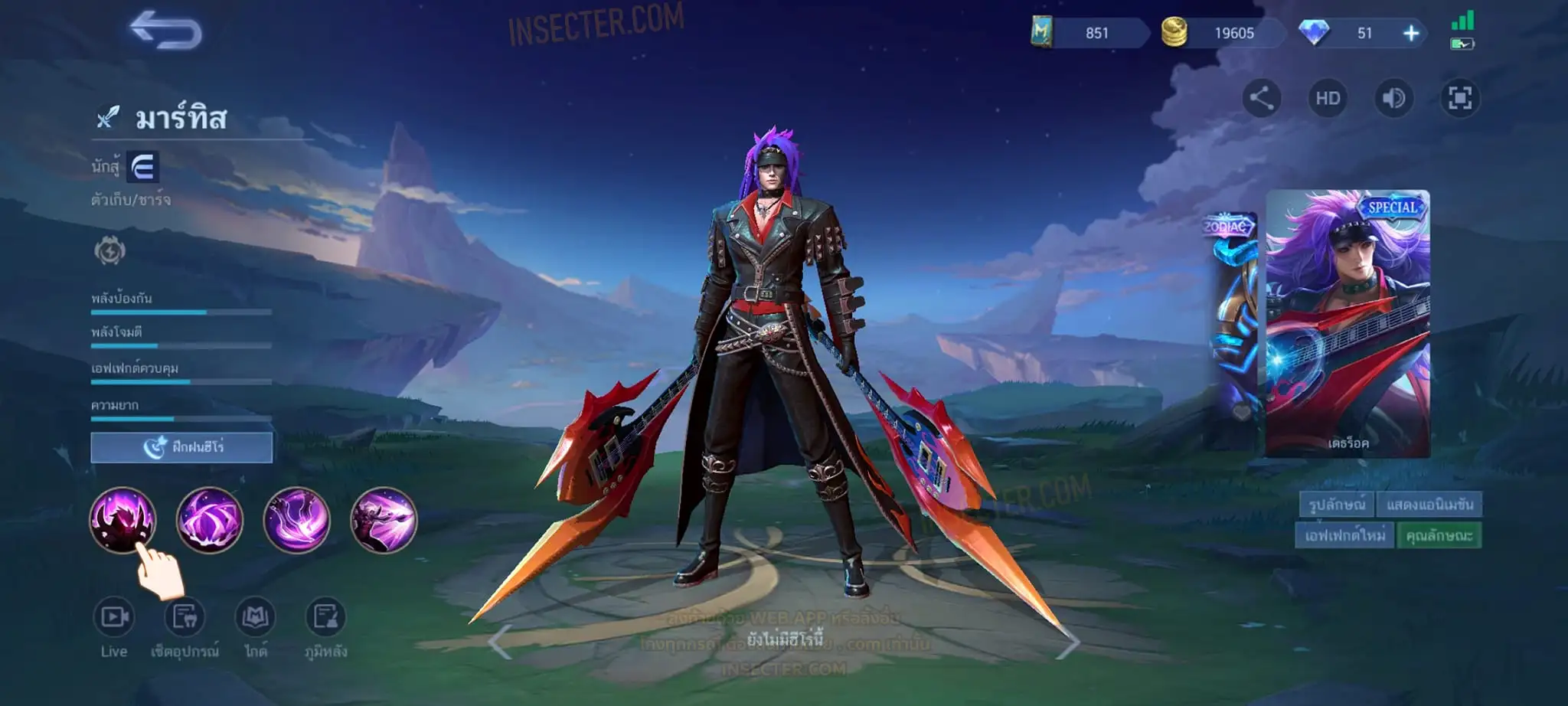Viewport: 1568px width, 706px height.
Task: Toggle HD display quality
Action: click(1328, 98)
